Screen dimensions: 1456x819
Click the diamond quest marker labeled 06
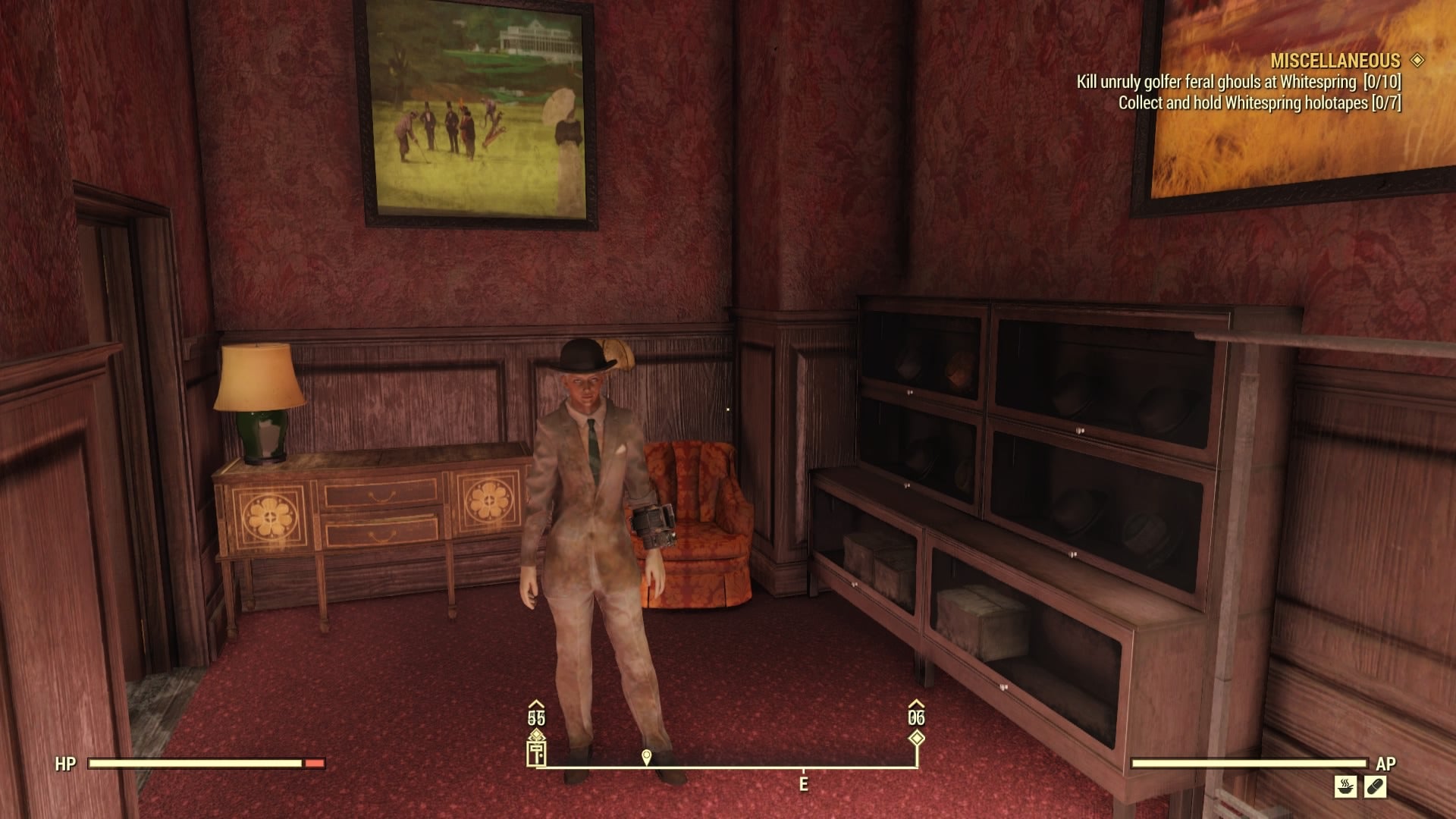pyautogui.click(x=916, y=738)
